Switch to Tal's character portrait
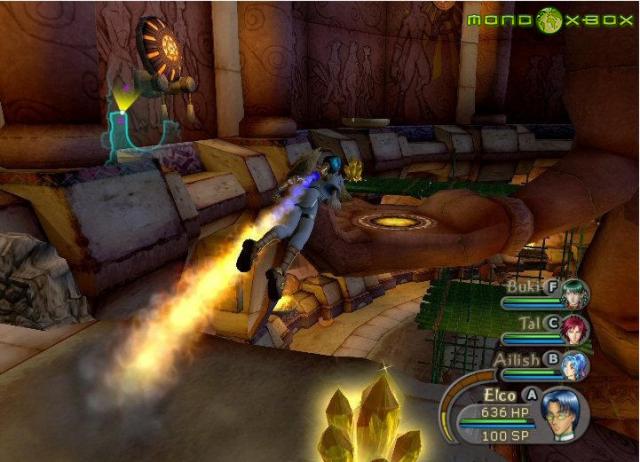Viewport: 640px width, 462px height. (574, 329)
